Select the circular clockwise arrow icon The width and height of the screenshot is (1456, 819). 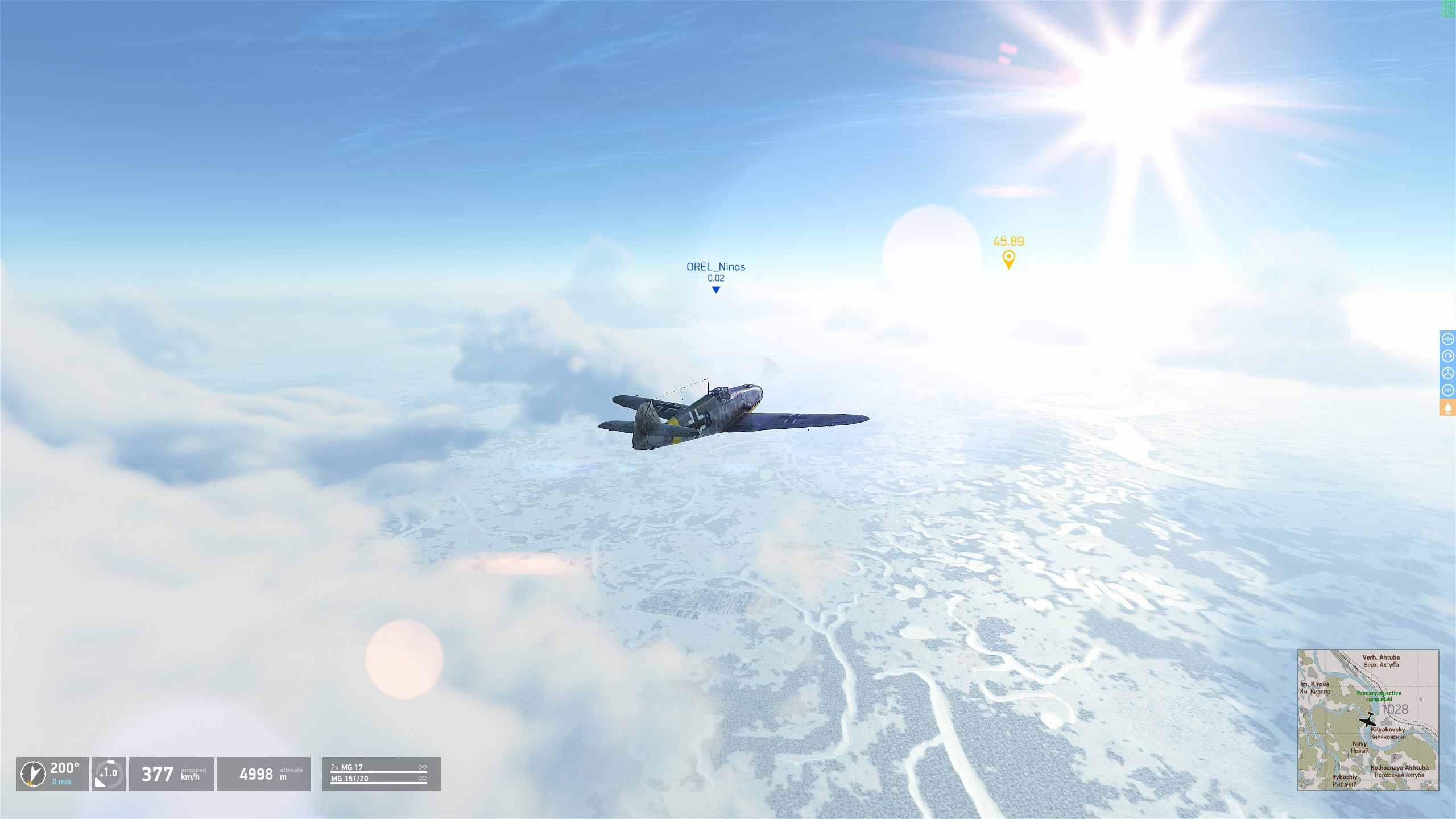[x=1447, y=357]
